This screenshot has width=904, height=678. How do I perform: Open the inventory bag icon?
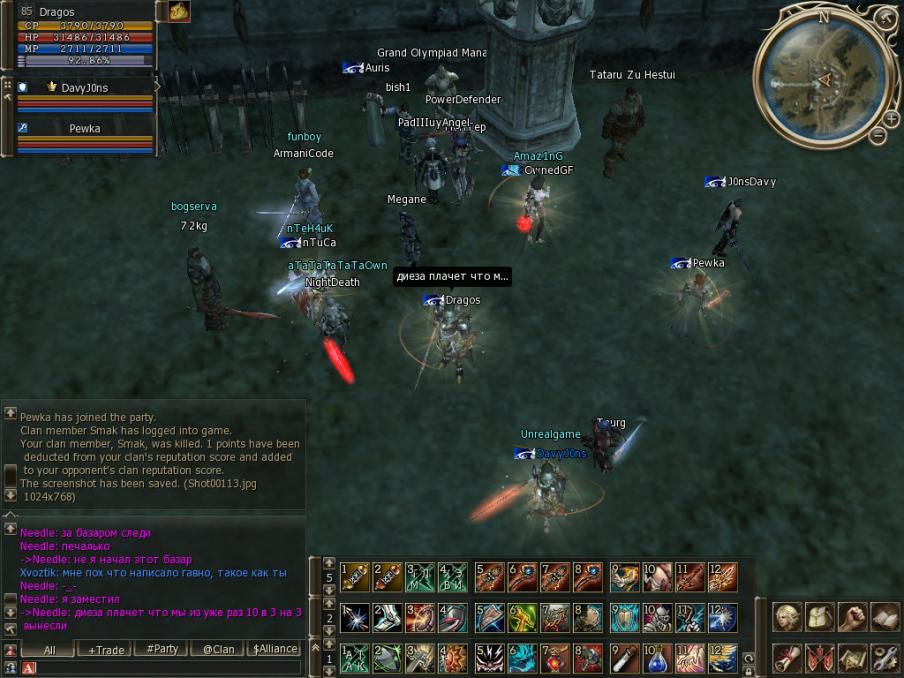[820, 616]
